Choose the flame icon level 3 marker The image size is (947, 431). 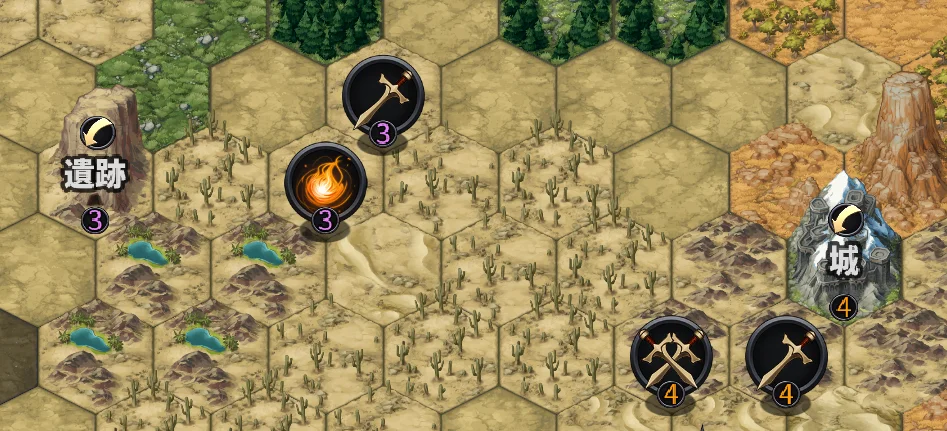point(325,186)
